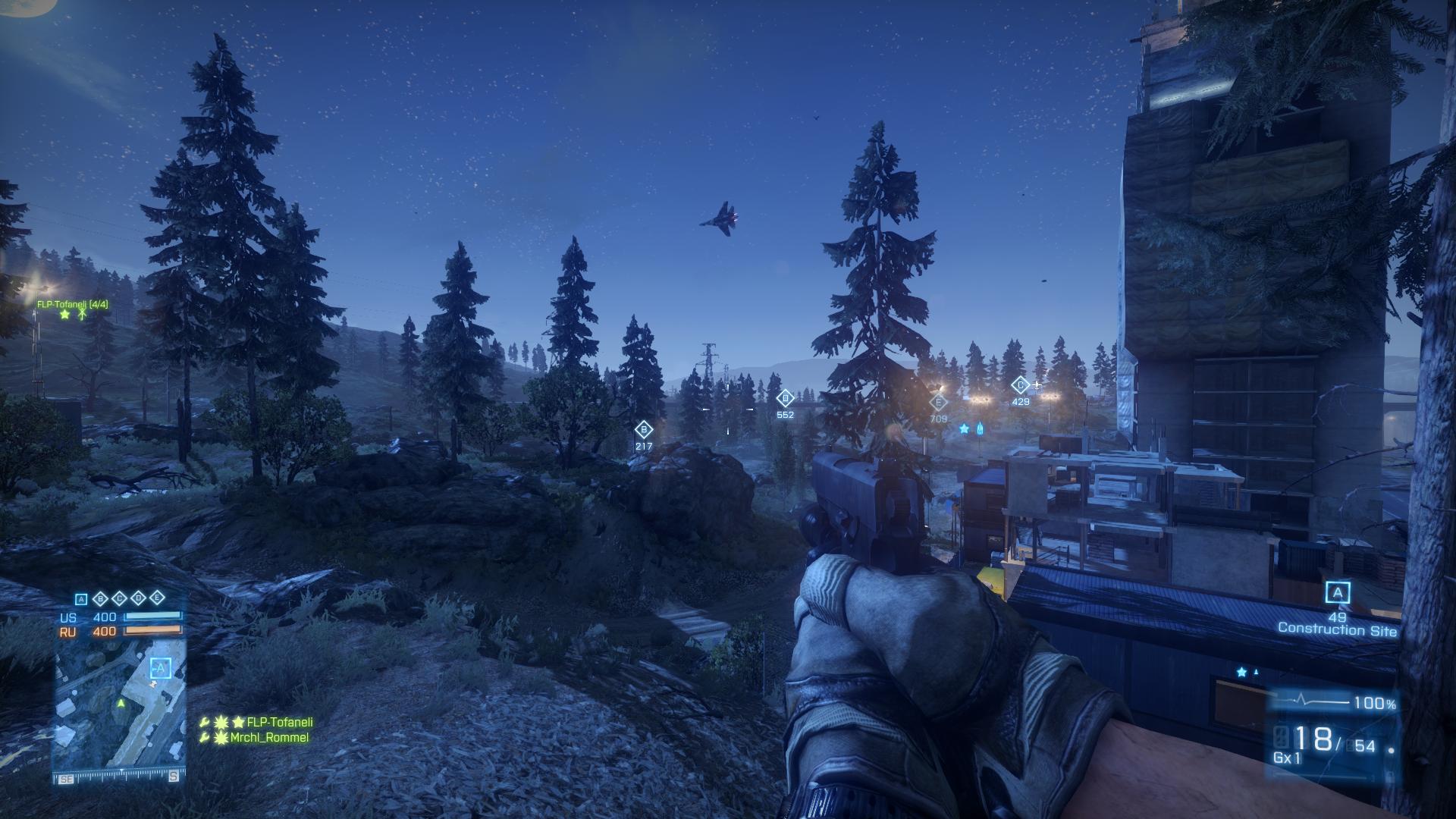Select FLP-Tofaneli in the squad list
1456x819 pixels.
coord(279,722)
